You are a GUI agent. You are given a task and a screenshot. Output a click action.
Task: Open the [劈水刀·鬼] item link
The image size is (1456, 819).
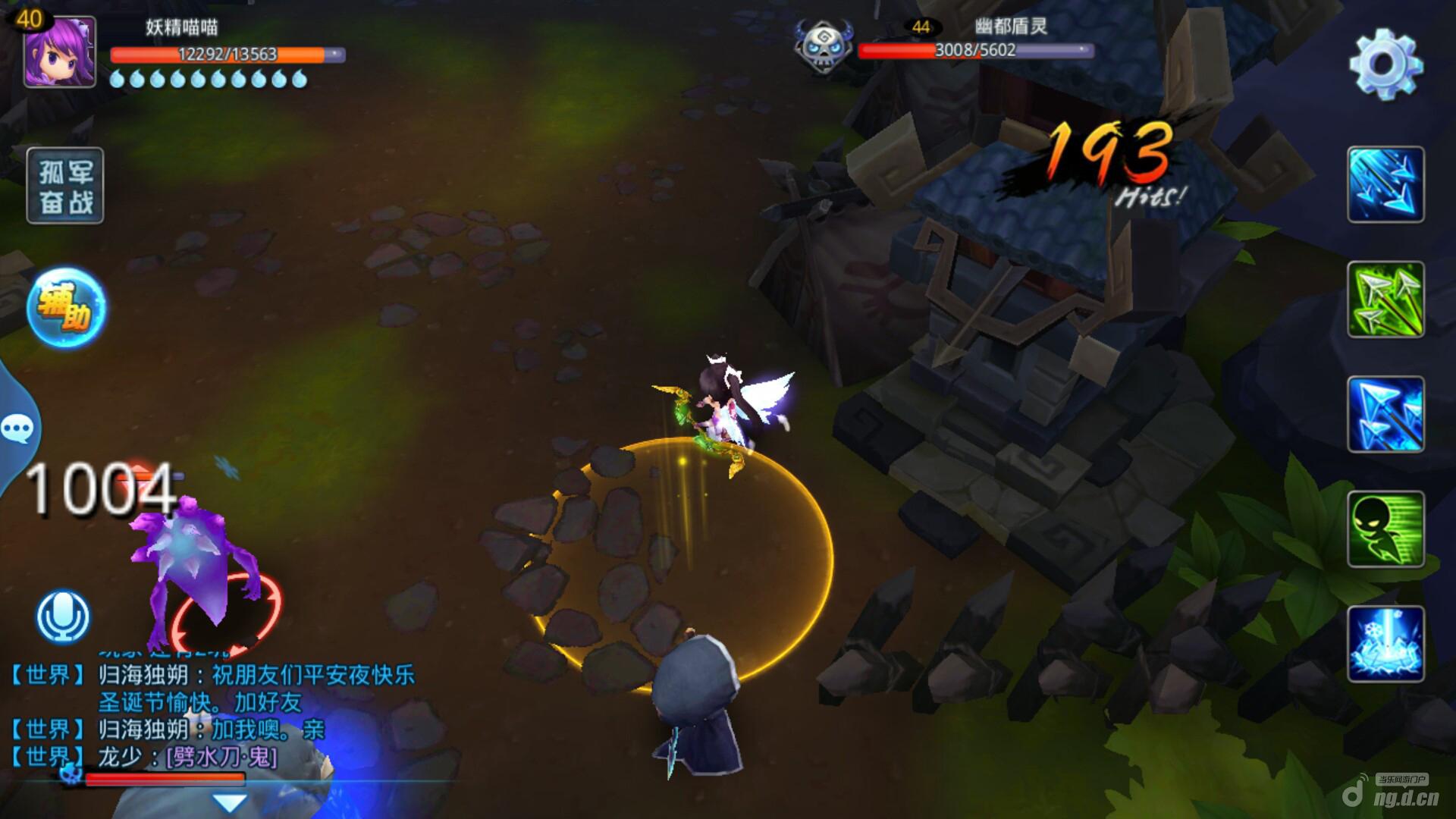click(x=221, y=756)
